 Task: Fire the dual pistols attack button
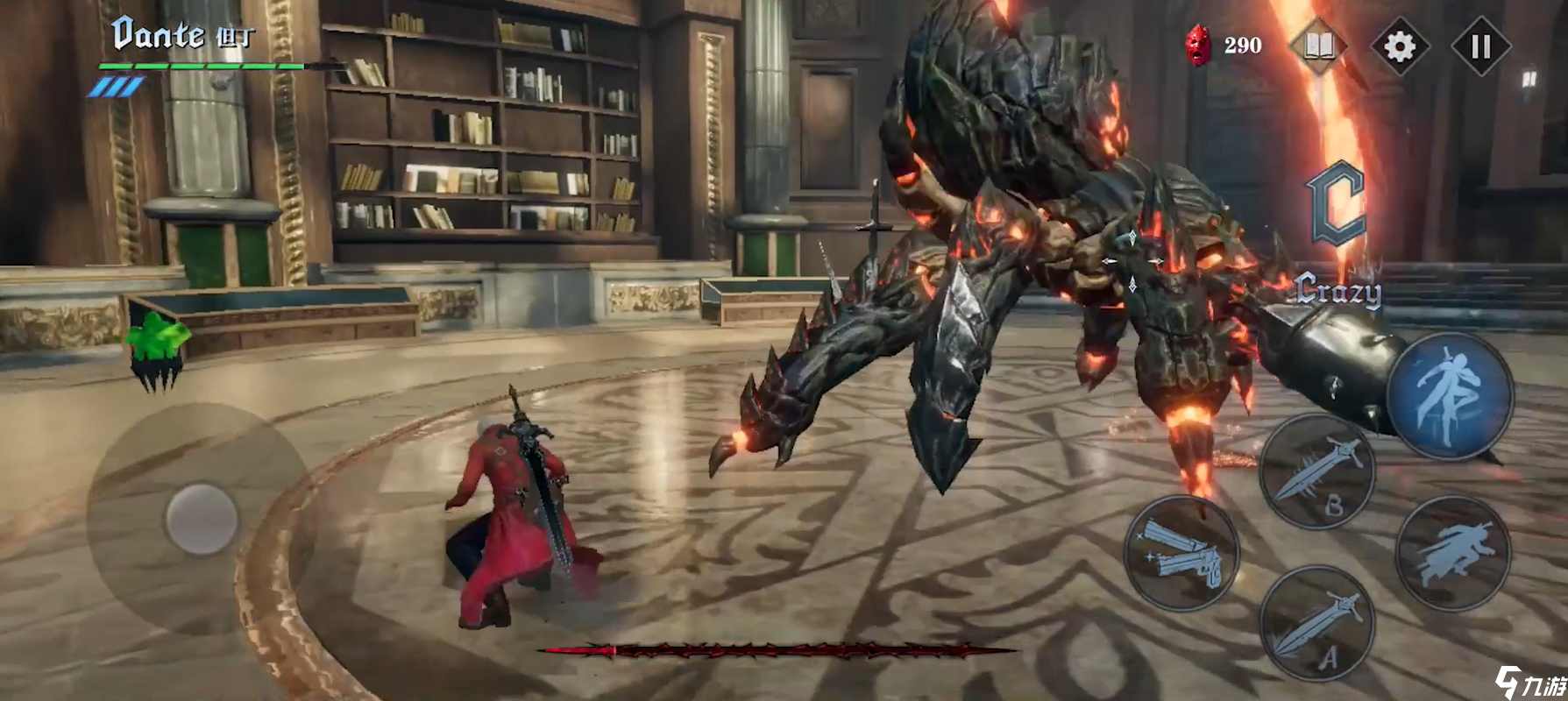1181,554
